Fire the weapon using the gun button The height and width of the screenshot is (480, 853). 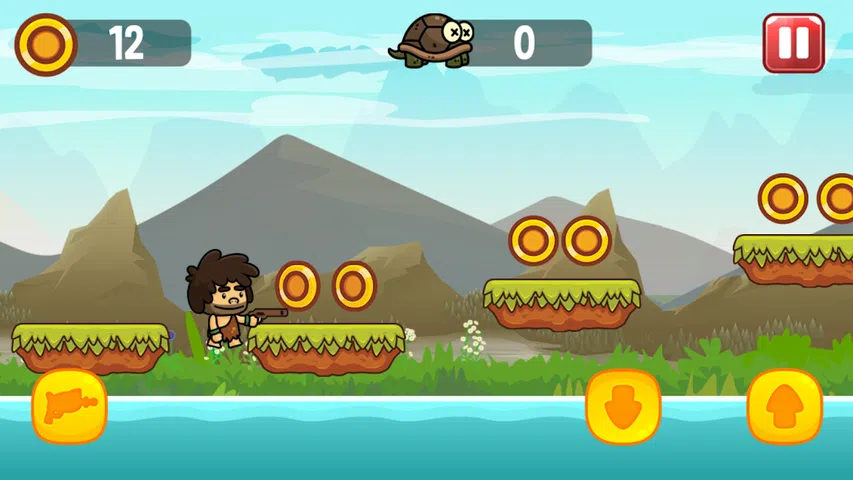coord(69,406)
